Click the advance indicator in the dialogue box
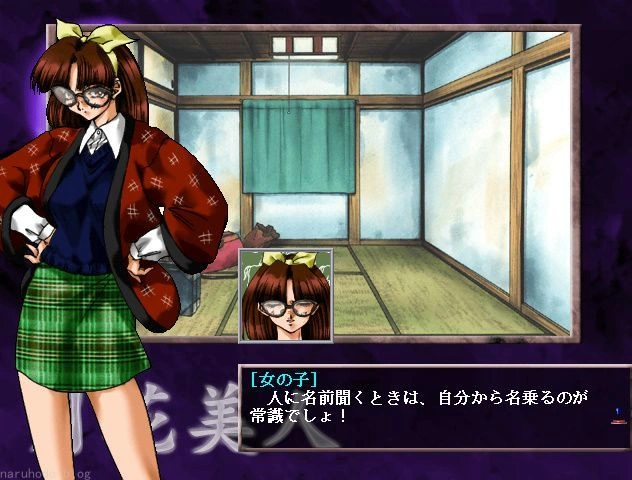This screenshot has height=480, width=632. pos(618,415)
